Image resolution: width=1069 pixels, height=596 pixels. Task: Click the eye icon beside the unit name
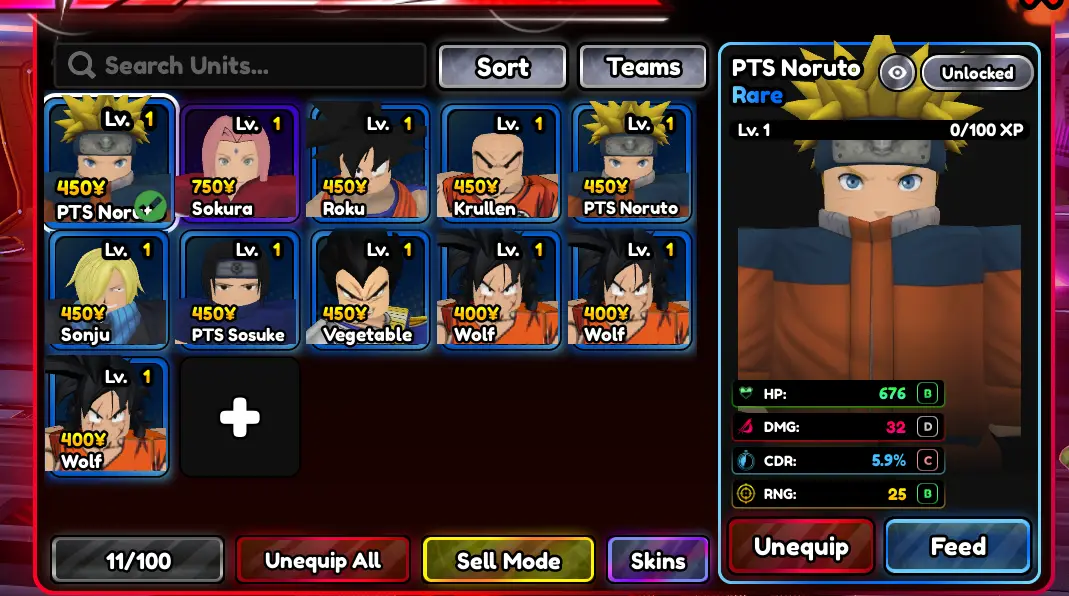coord(897,73)
